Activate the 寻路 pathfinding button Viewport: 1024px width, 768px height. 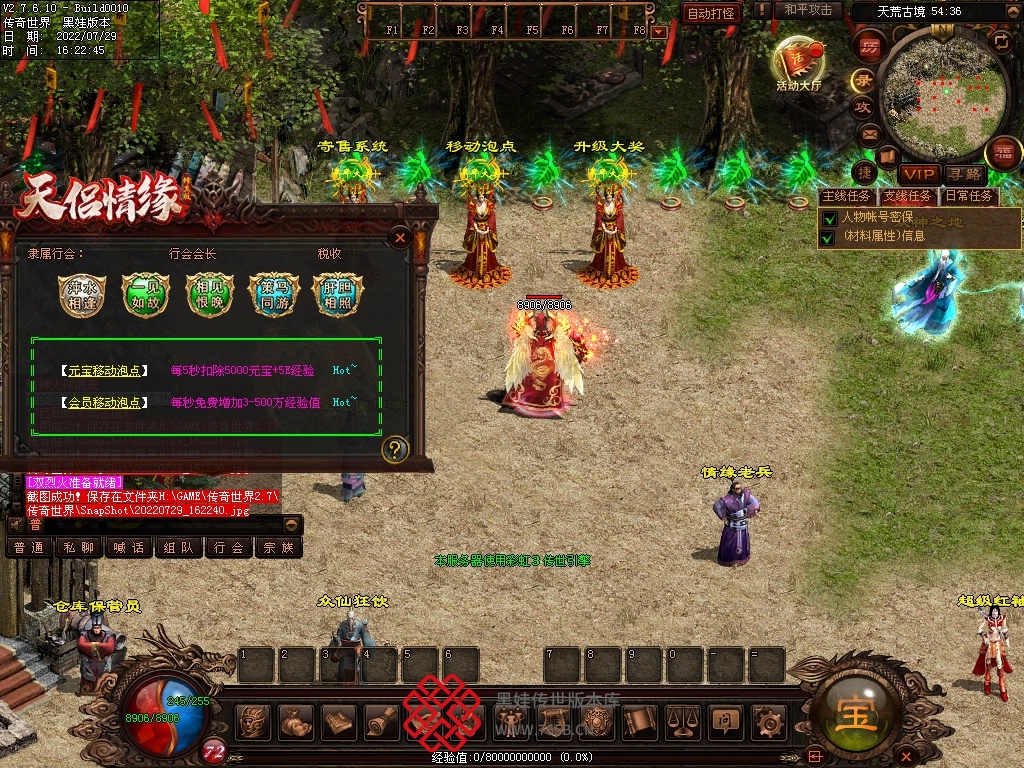[x=965, y=174]
